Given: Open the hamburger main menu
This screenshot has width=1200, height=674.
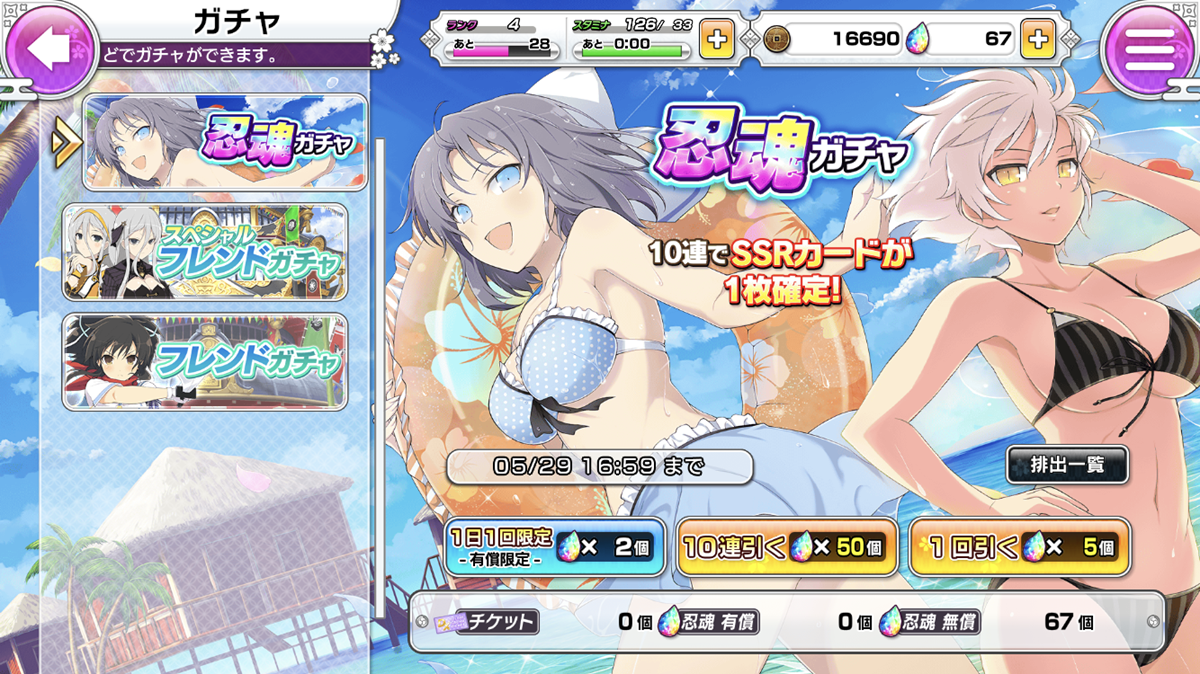Looking at the screenshot, I should click(x=1150, y=47).
